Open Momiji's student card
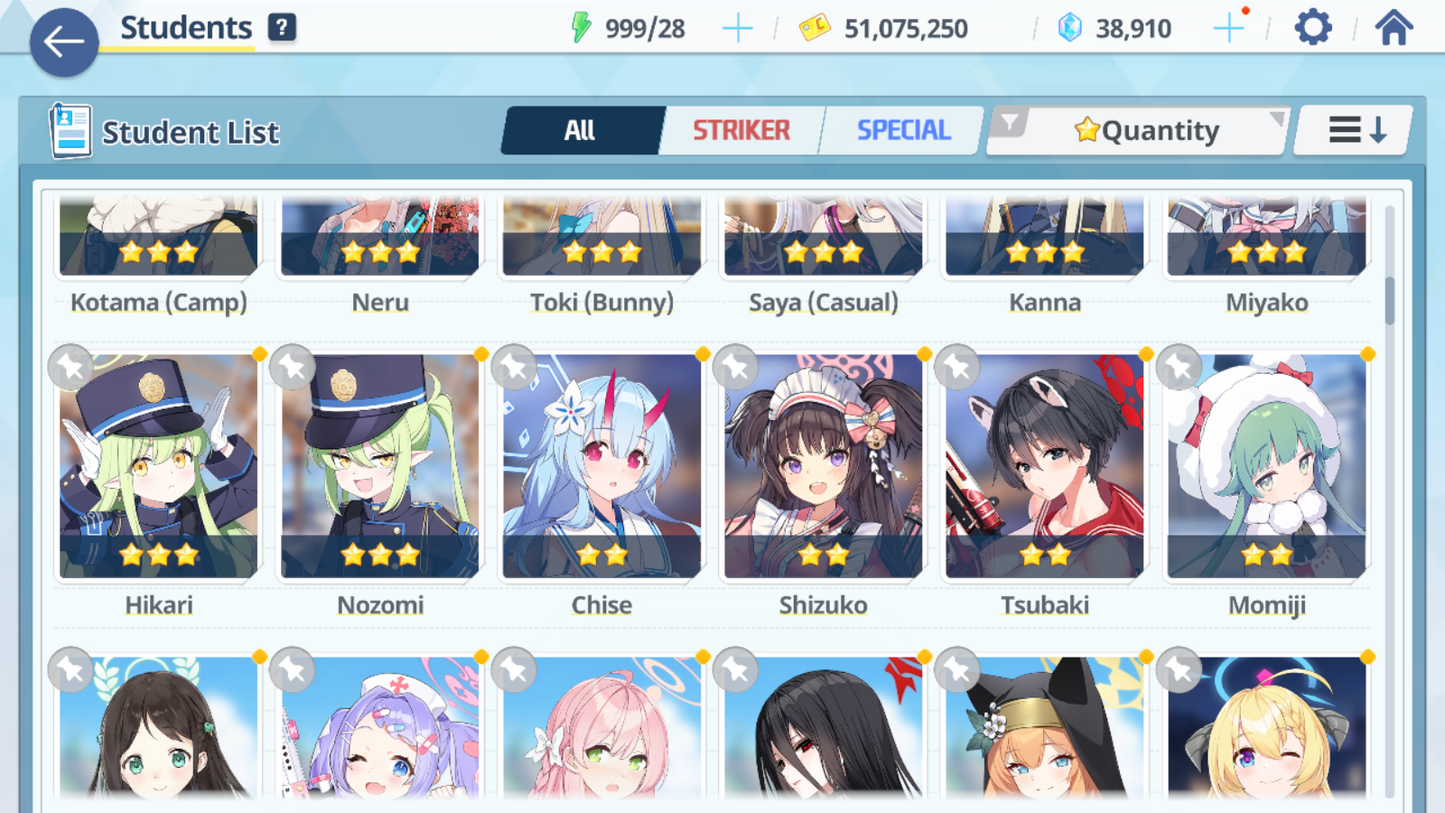1445x813 pixels. pyautogui.click(x=1266, y=466)
